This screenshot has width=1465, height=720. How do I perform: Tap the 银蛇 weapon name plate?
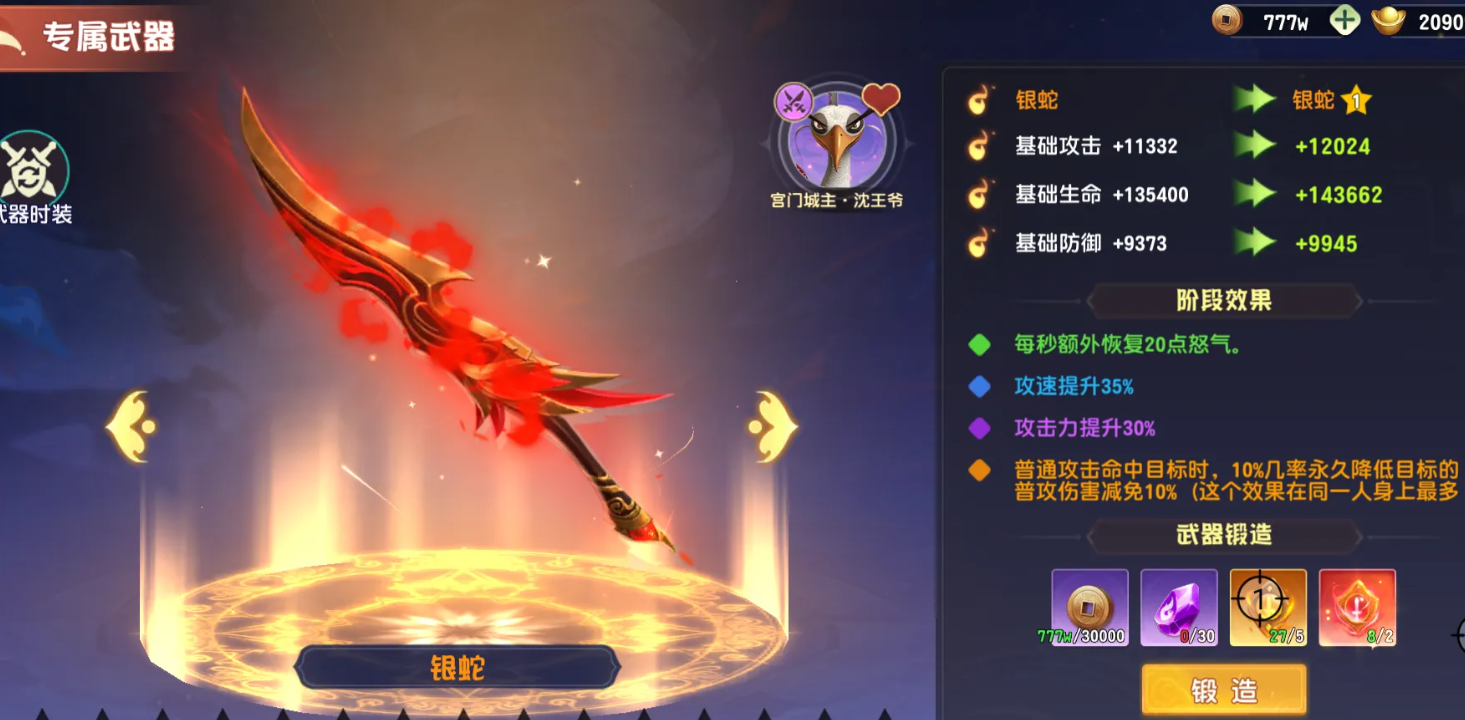(x=457, y=668)
